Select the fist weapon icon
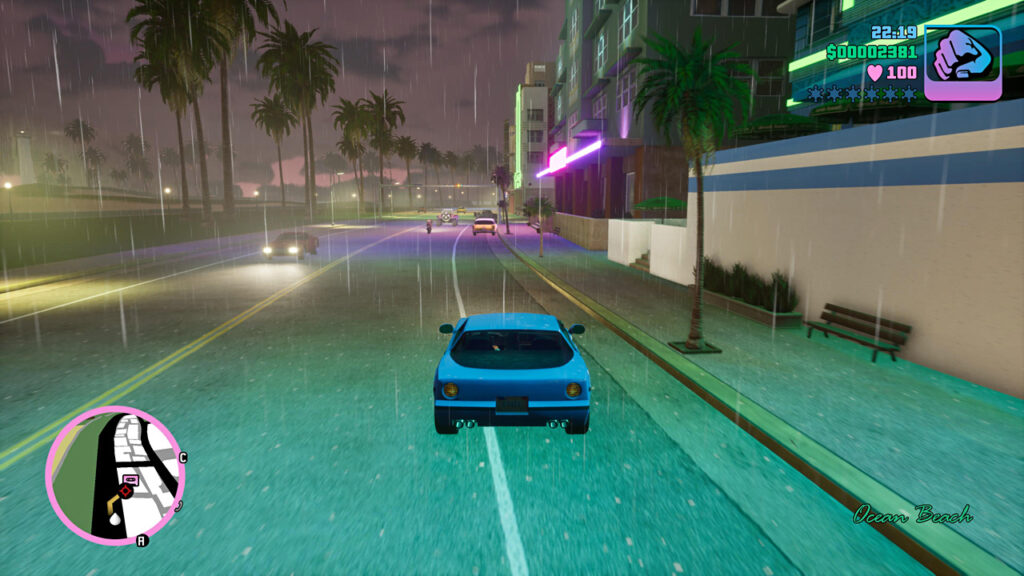 962,62
